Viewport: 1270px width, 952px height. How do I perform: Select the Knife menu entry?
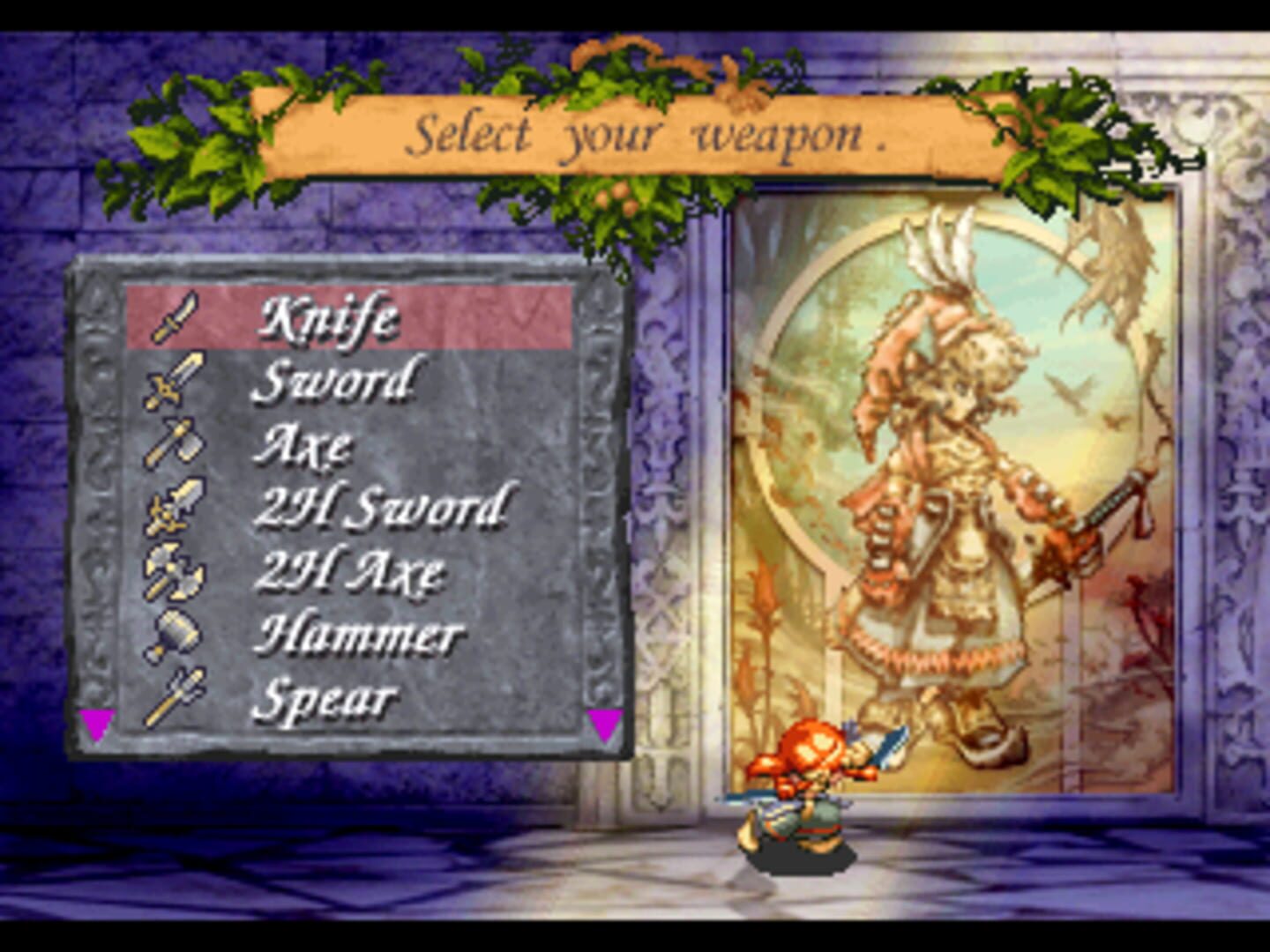point(331,315)
